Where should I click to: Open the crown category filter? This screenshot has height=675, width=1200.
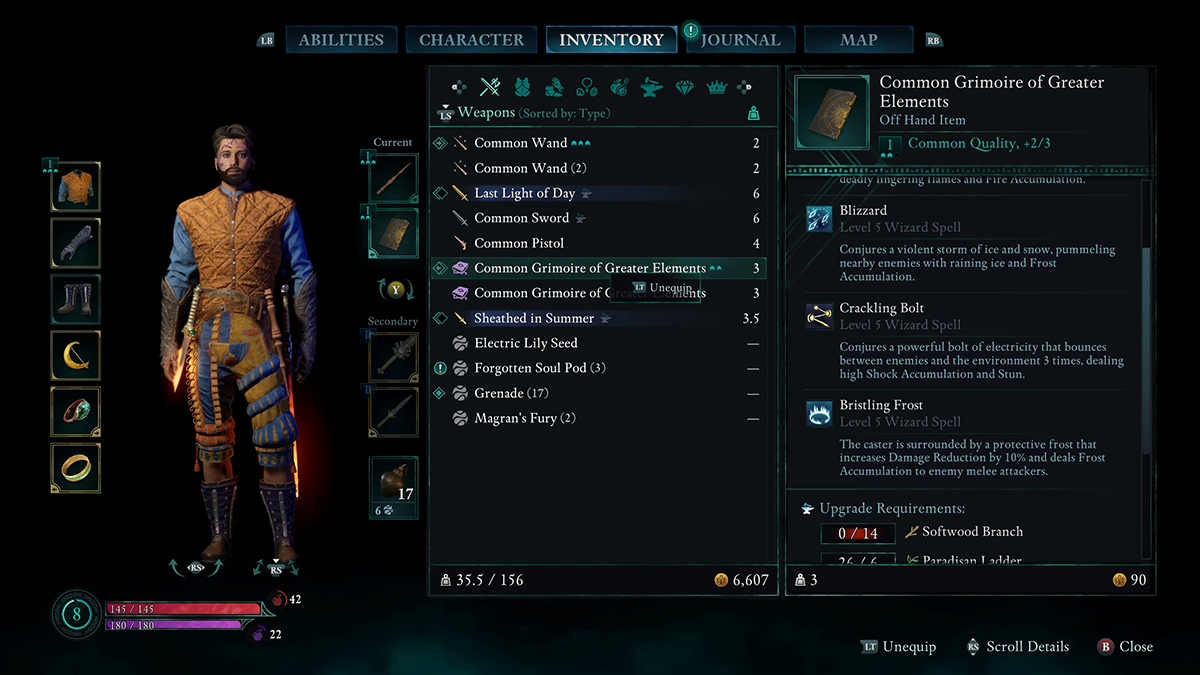716,87
